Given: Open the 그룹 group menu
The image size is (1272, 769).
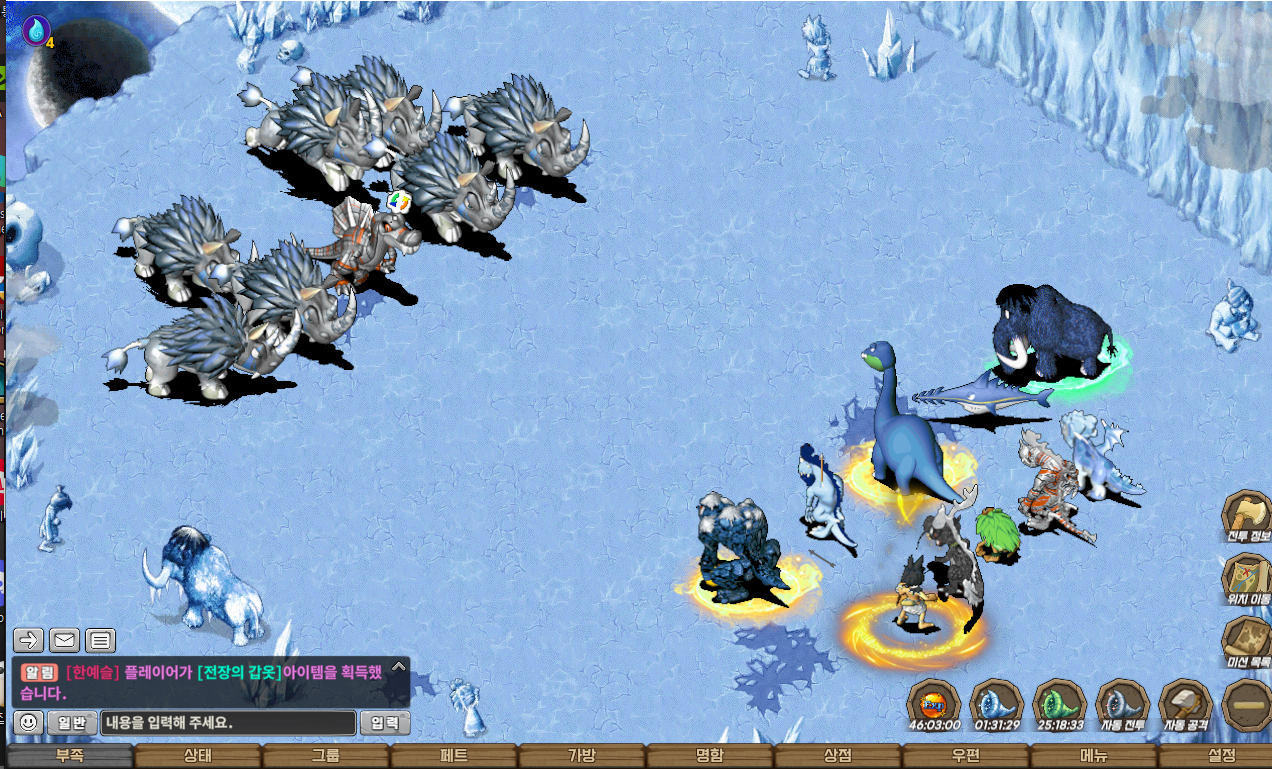Looking at the screenshot, I should click(325, 756).
